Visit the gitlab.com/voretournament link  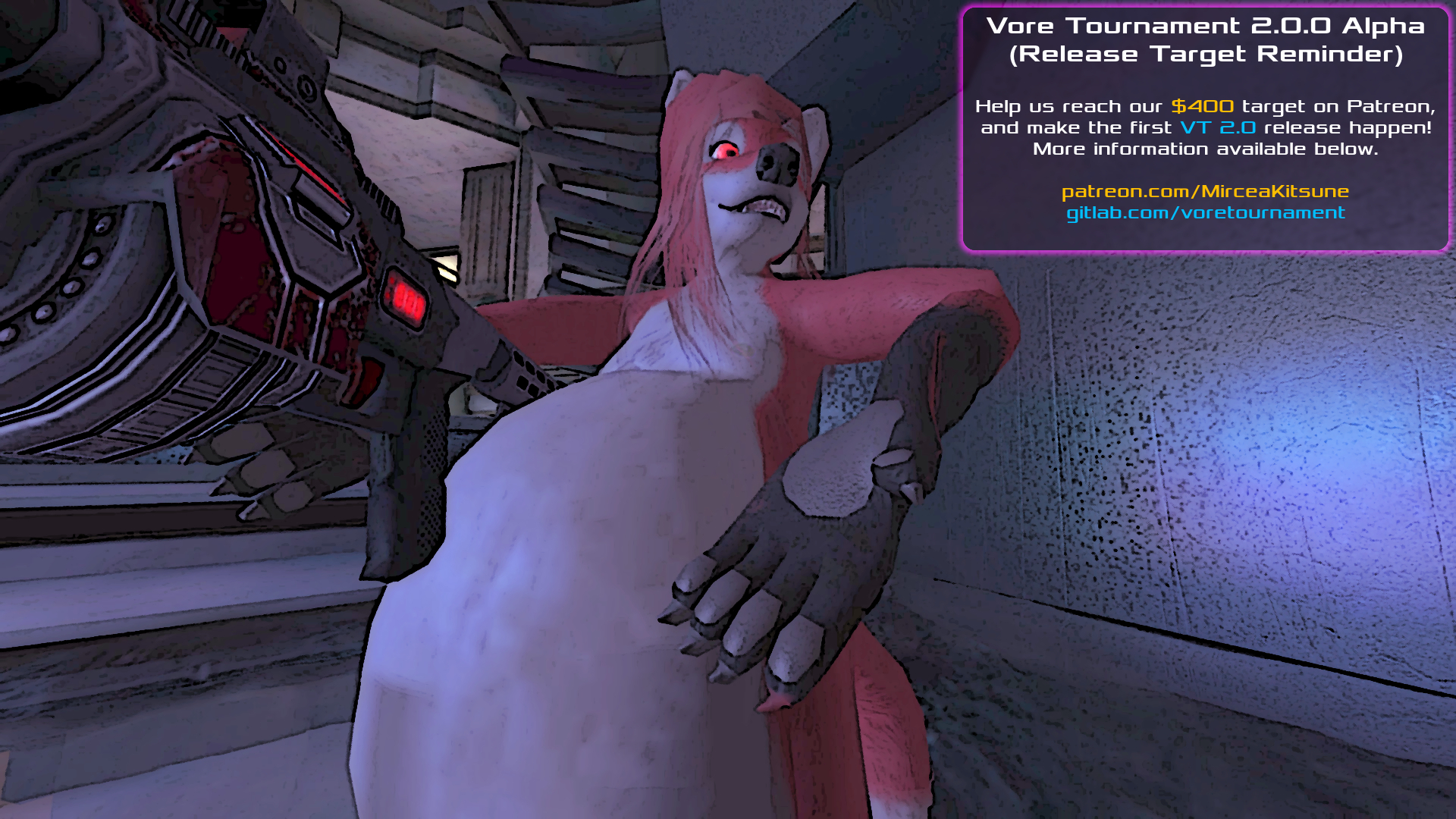pyautogui.click(x=1205, y=213)
